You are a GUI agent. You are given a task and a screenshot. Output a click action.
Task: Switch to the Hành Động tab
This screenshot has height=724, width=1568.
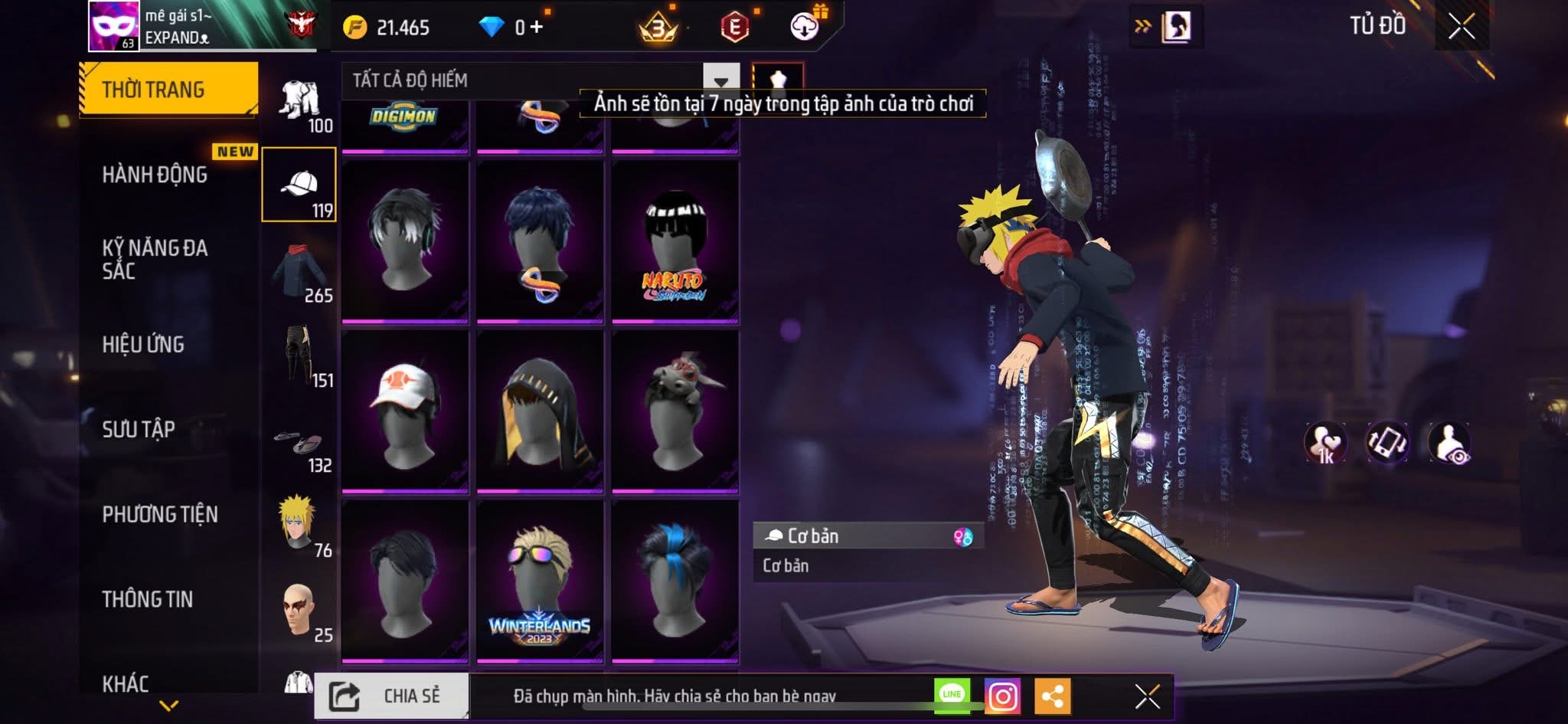tap(155, 175)
